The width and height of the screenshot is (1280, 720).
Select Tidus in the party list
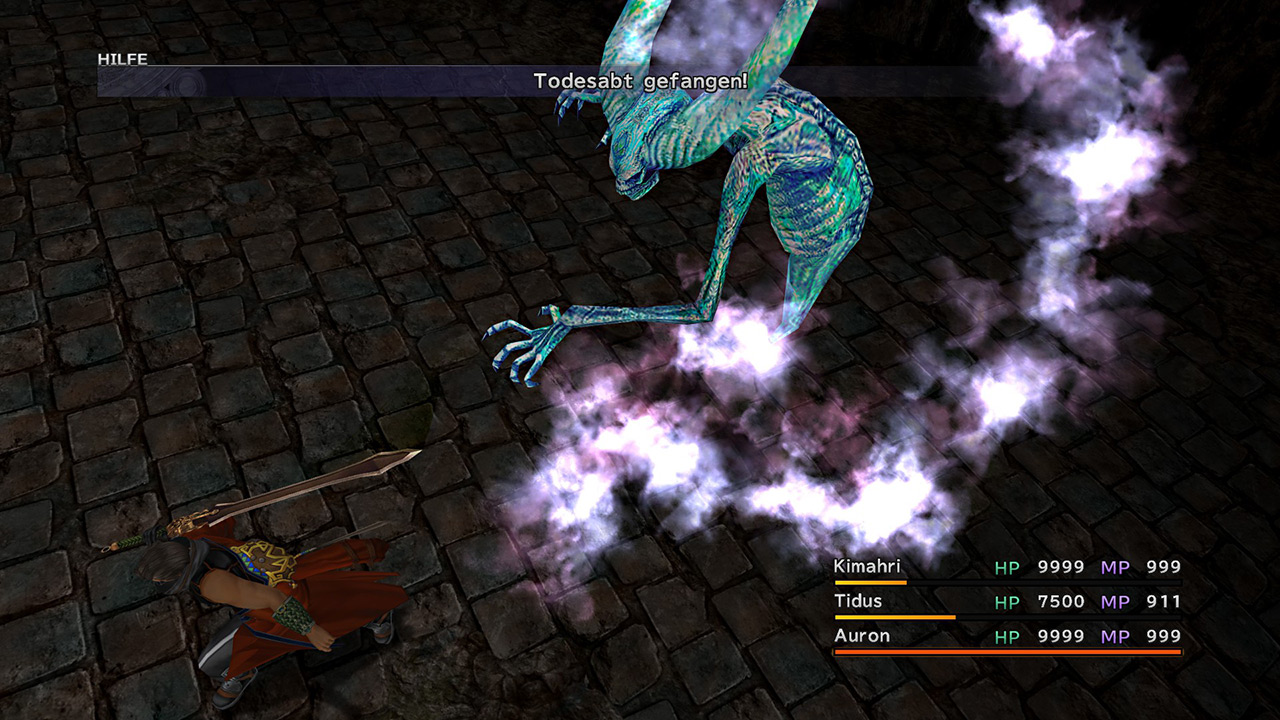(x=857, y=601)
